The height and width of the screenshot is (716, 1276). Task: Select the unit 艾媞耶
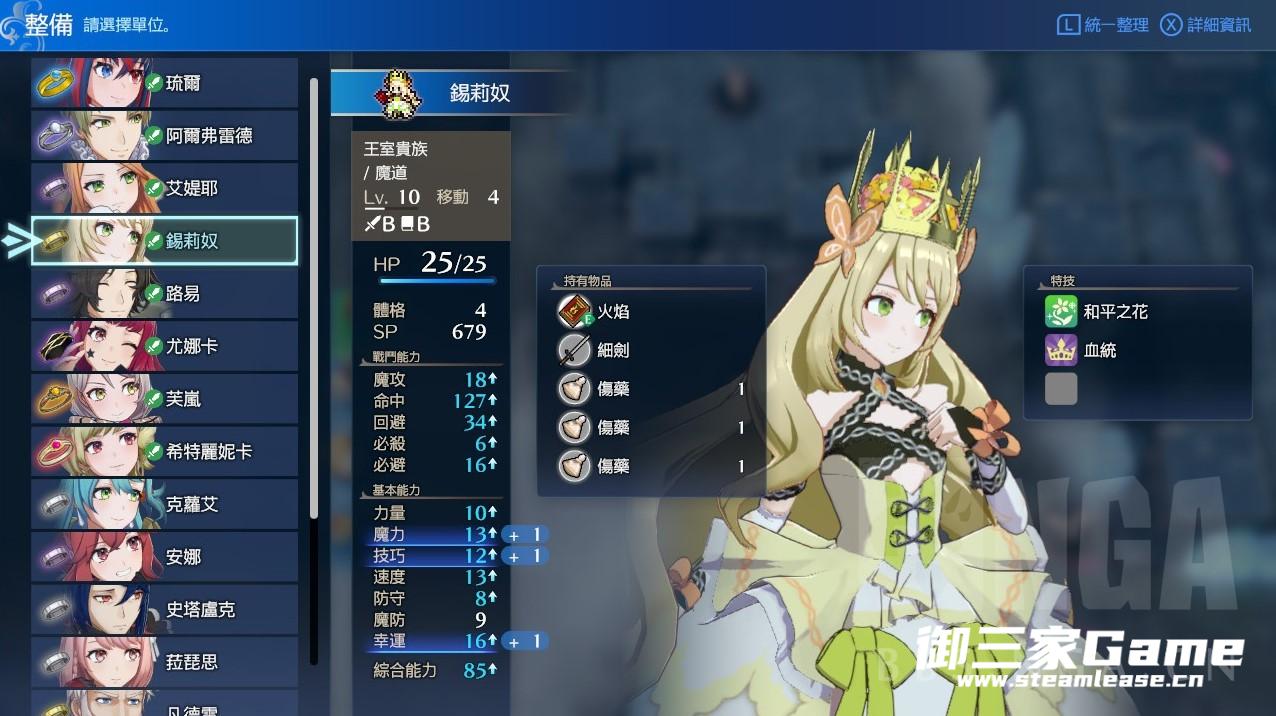tap(165, 189)
